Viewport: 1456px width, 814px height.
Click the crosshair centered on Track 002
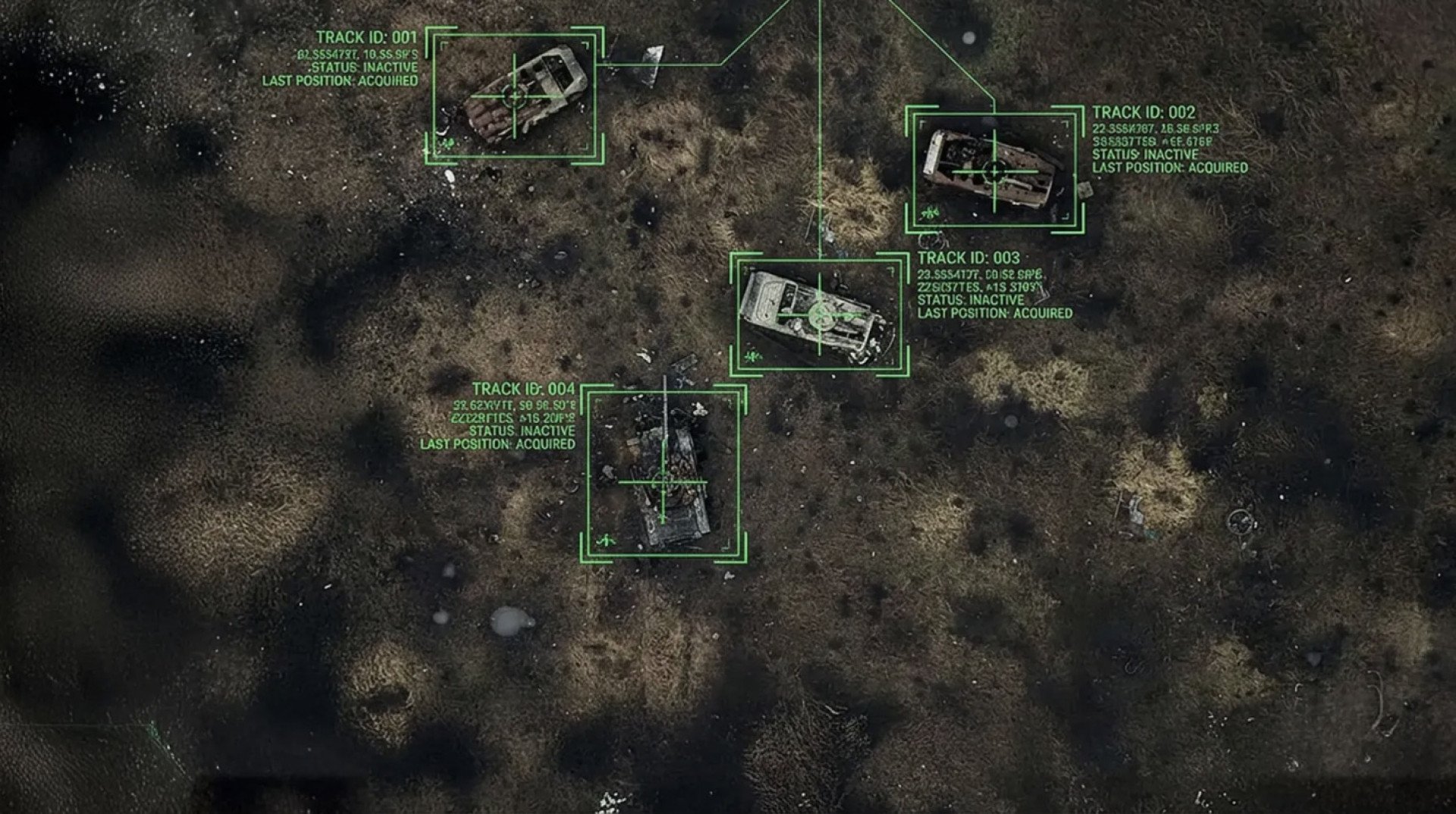click(994, 171)
